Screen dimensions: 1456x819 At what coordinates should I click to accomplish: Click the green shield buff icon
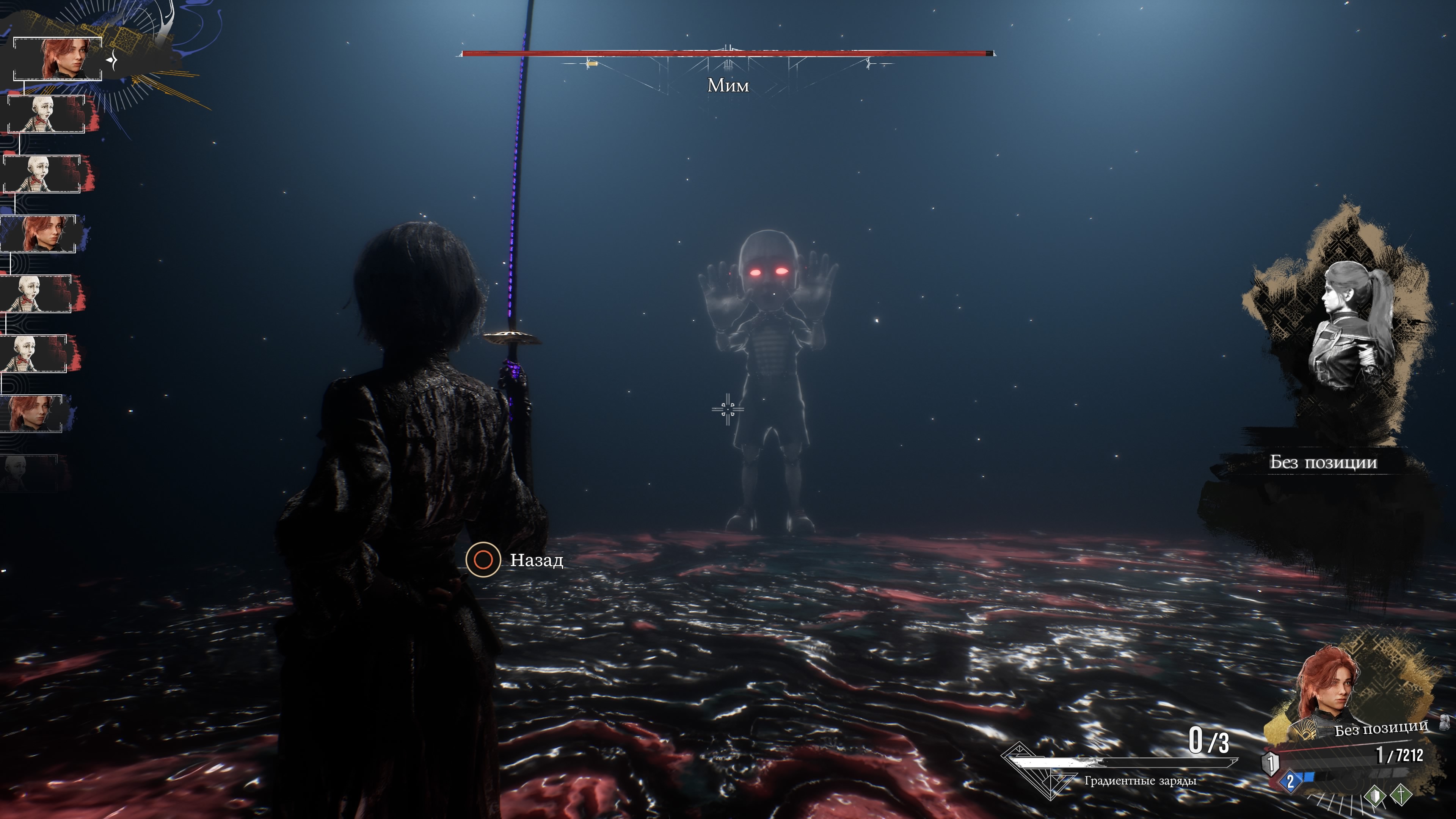1375,796
